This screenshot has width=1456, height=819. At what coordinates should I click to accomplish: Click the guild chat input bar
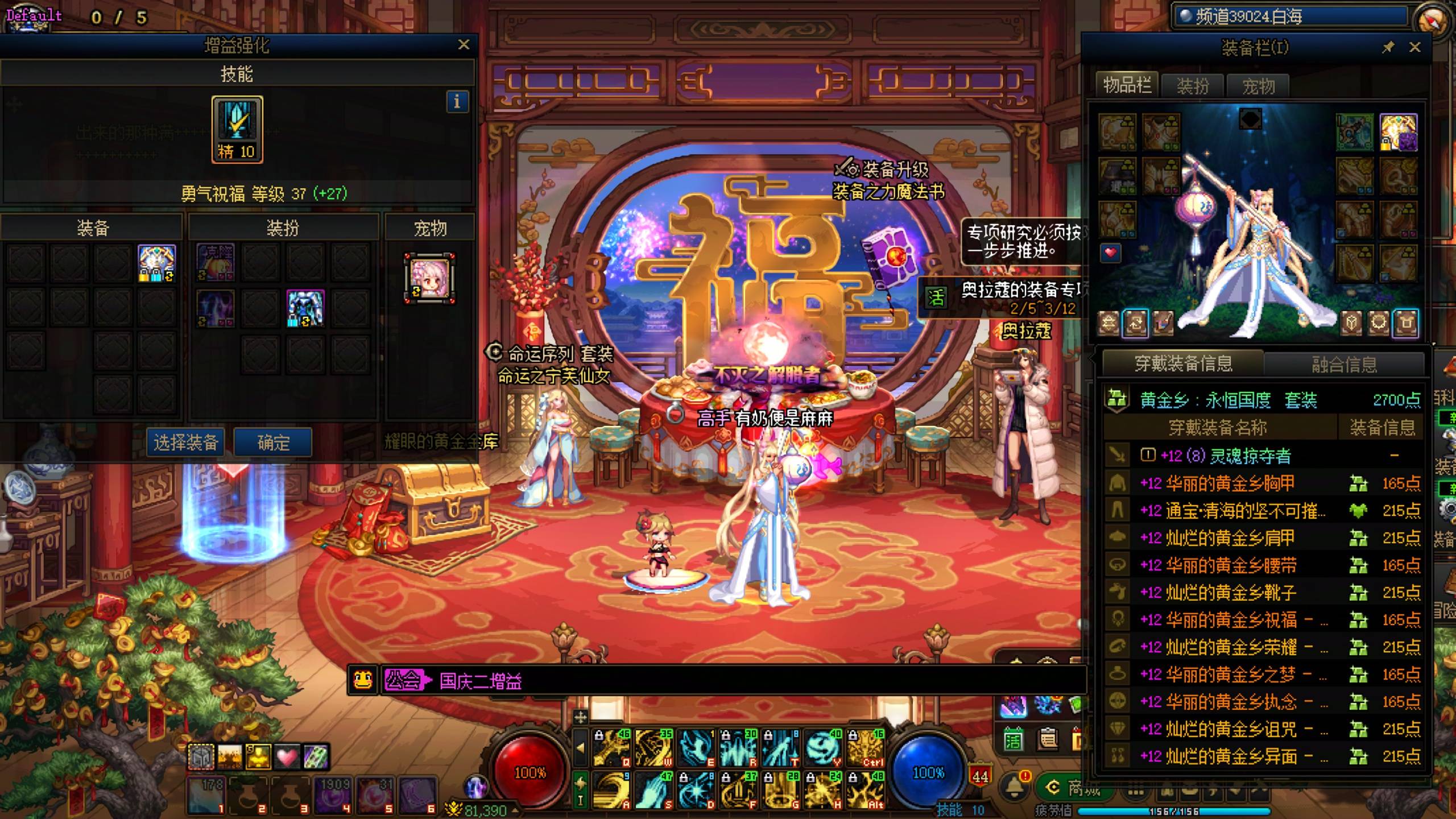tap(739, 681)
